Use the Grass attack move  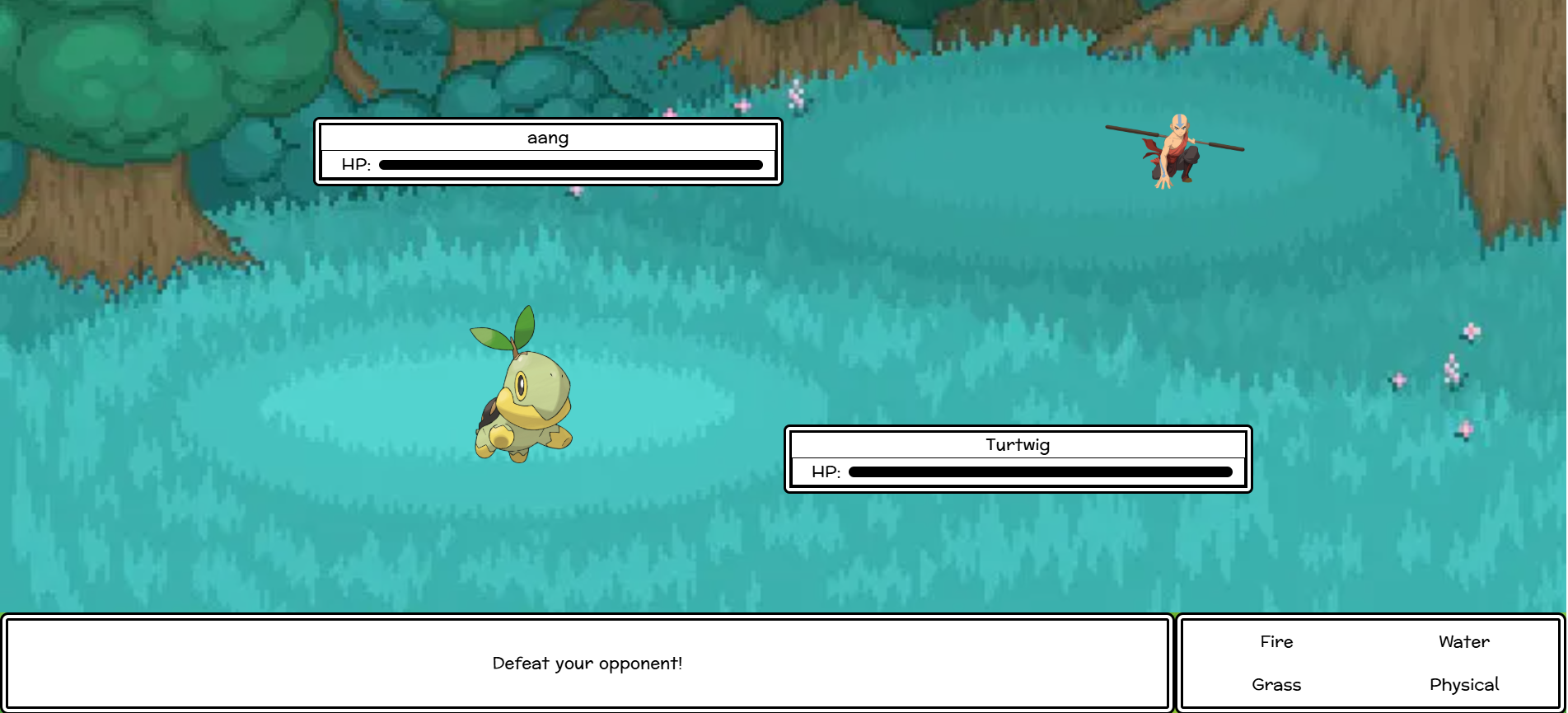pos(1276,685)
